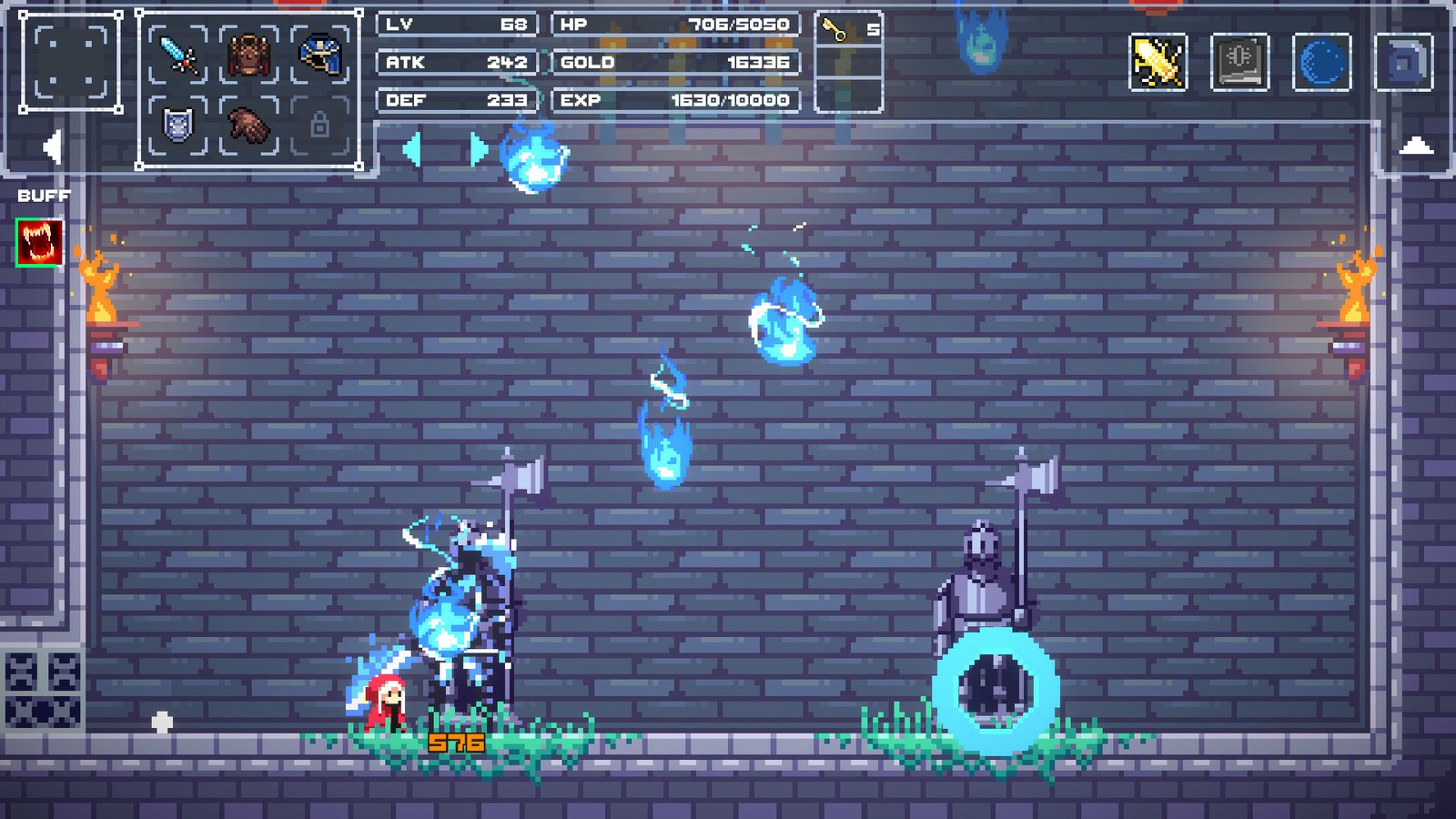Select the GOLD 16336 display field

673,63
